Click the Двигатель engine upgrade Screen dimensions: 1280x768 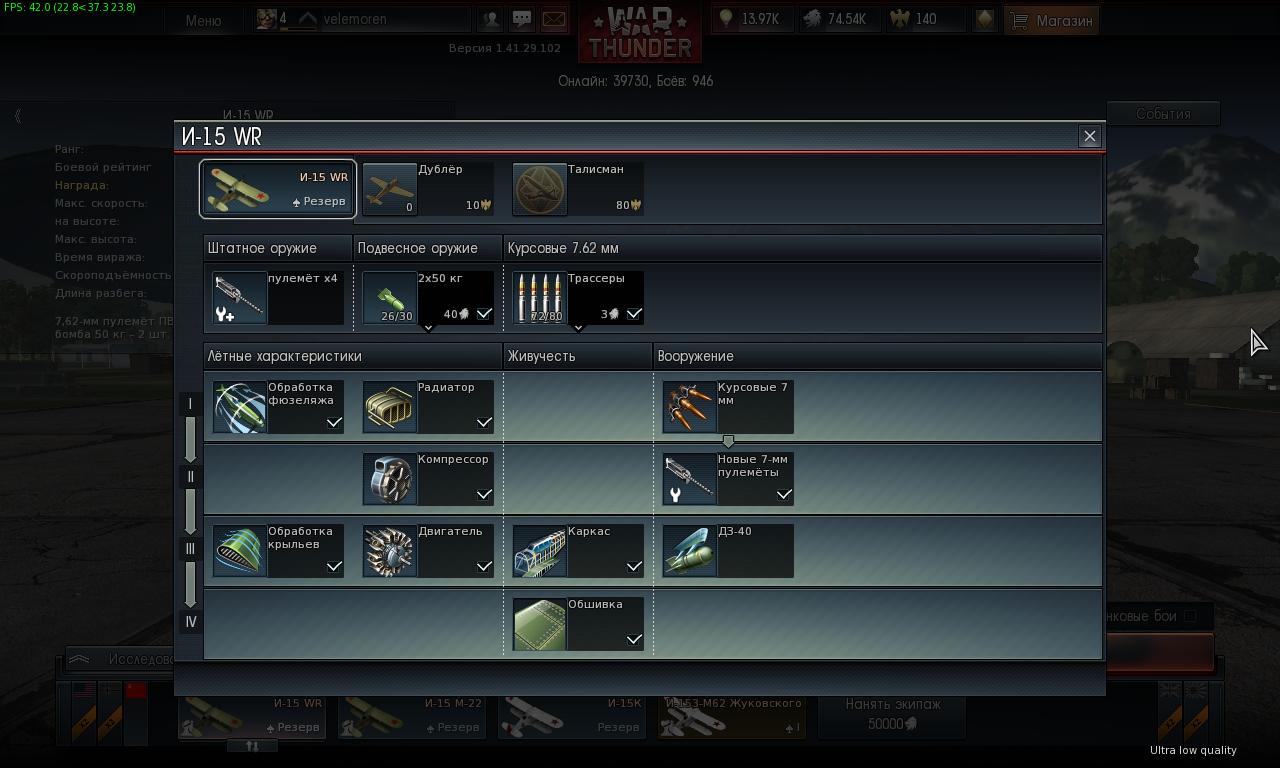point(428,551)
